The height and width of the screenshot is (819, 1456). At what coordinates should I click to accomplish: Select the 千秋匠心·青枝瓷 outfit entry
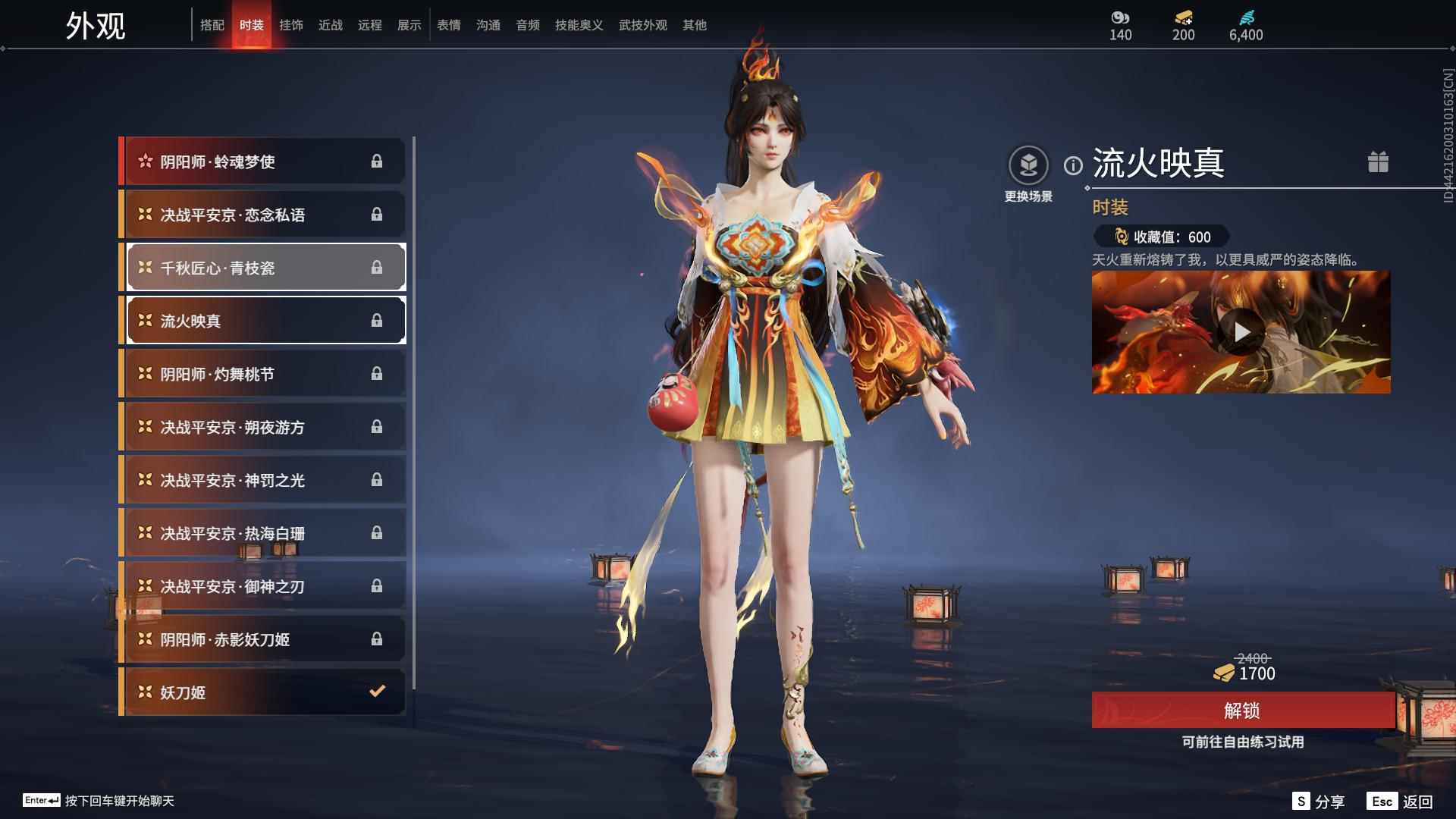tap(250, 267)
